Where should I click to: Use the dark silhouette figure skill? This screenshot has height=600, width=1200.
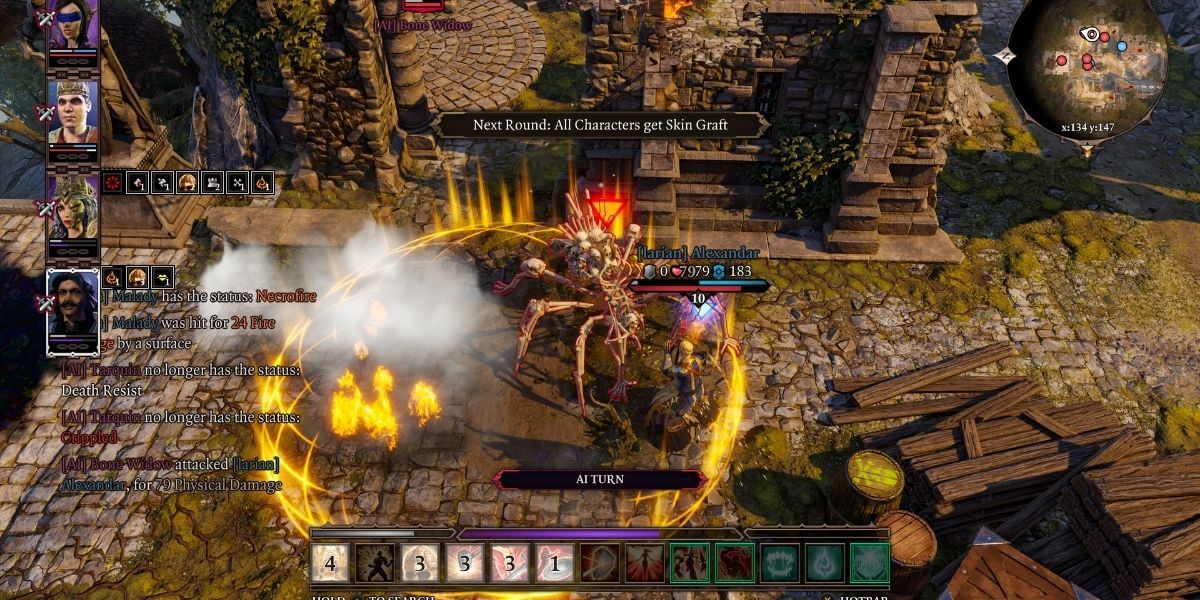coord(375,563)
